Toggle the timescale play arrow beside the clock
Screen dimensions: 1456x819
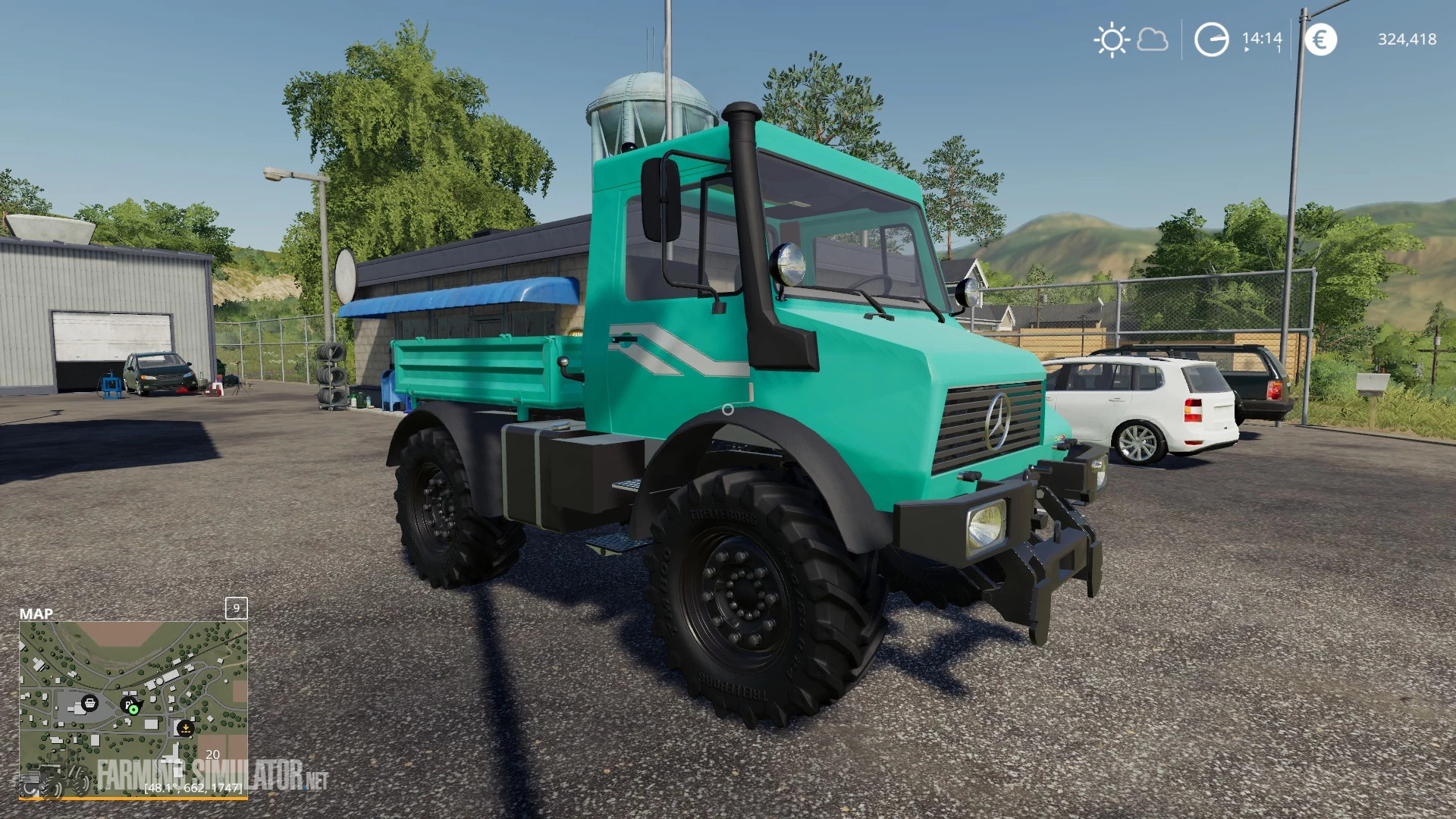(x=1247, y=49)
